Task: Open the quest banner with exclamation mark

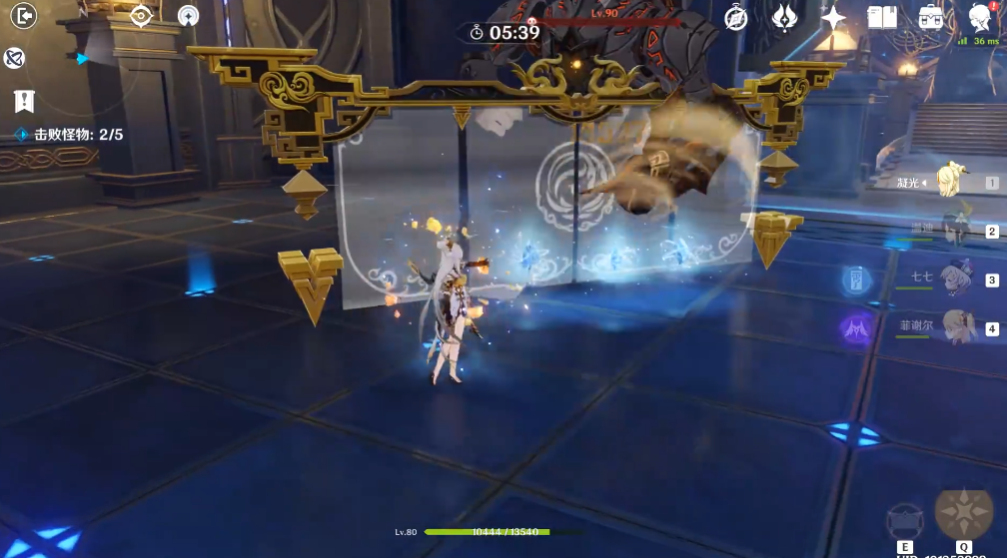Action: tap(24, 101)
